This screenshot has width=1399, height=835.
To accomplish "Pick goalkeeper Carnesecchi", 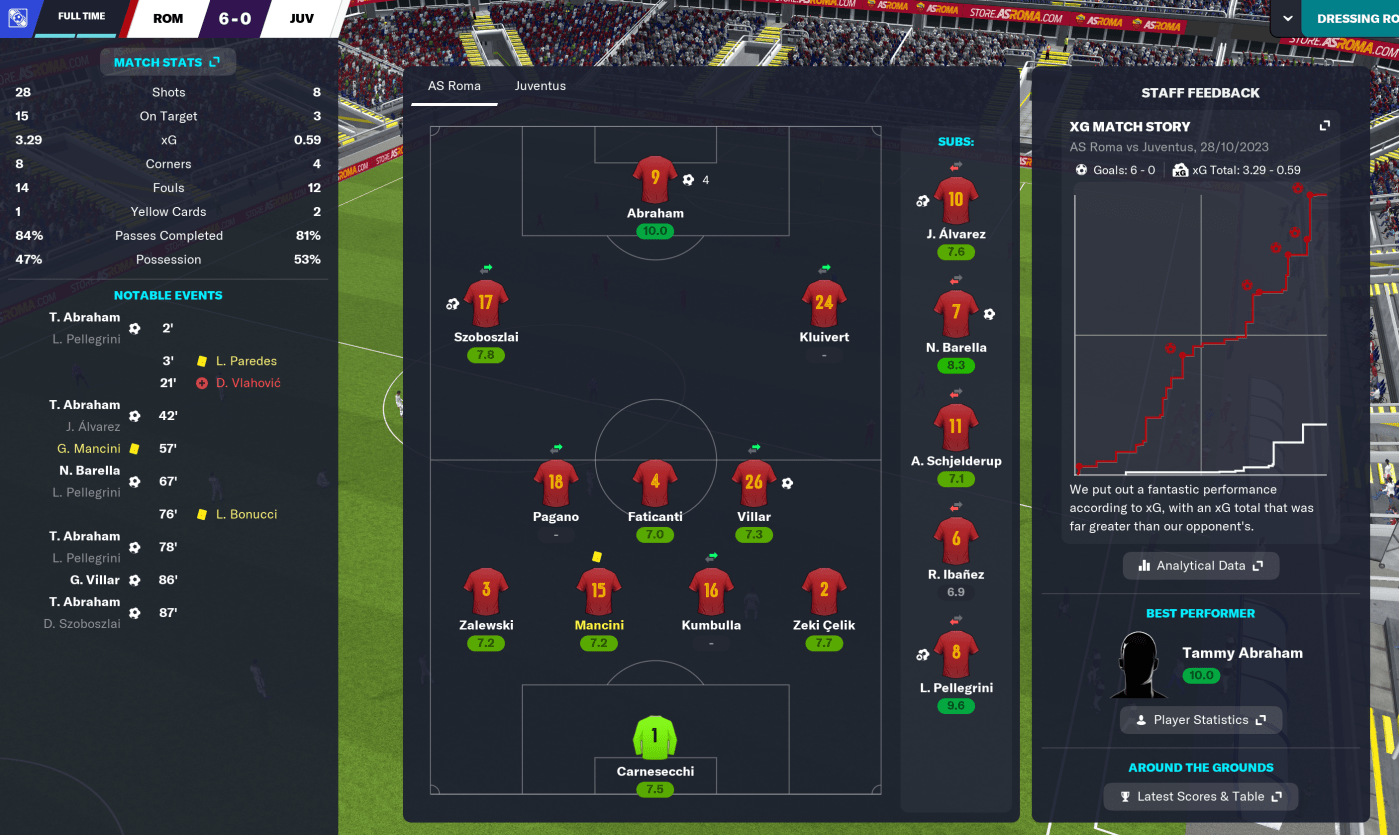I will point(655,740).
